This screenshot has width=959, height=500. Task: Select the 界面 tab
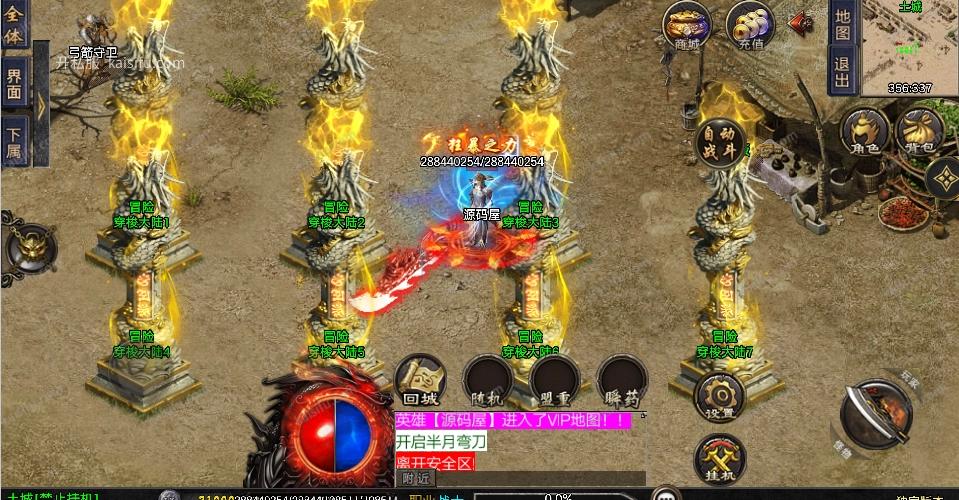[14, 83]
